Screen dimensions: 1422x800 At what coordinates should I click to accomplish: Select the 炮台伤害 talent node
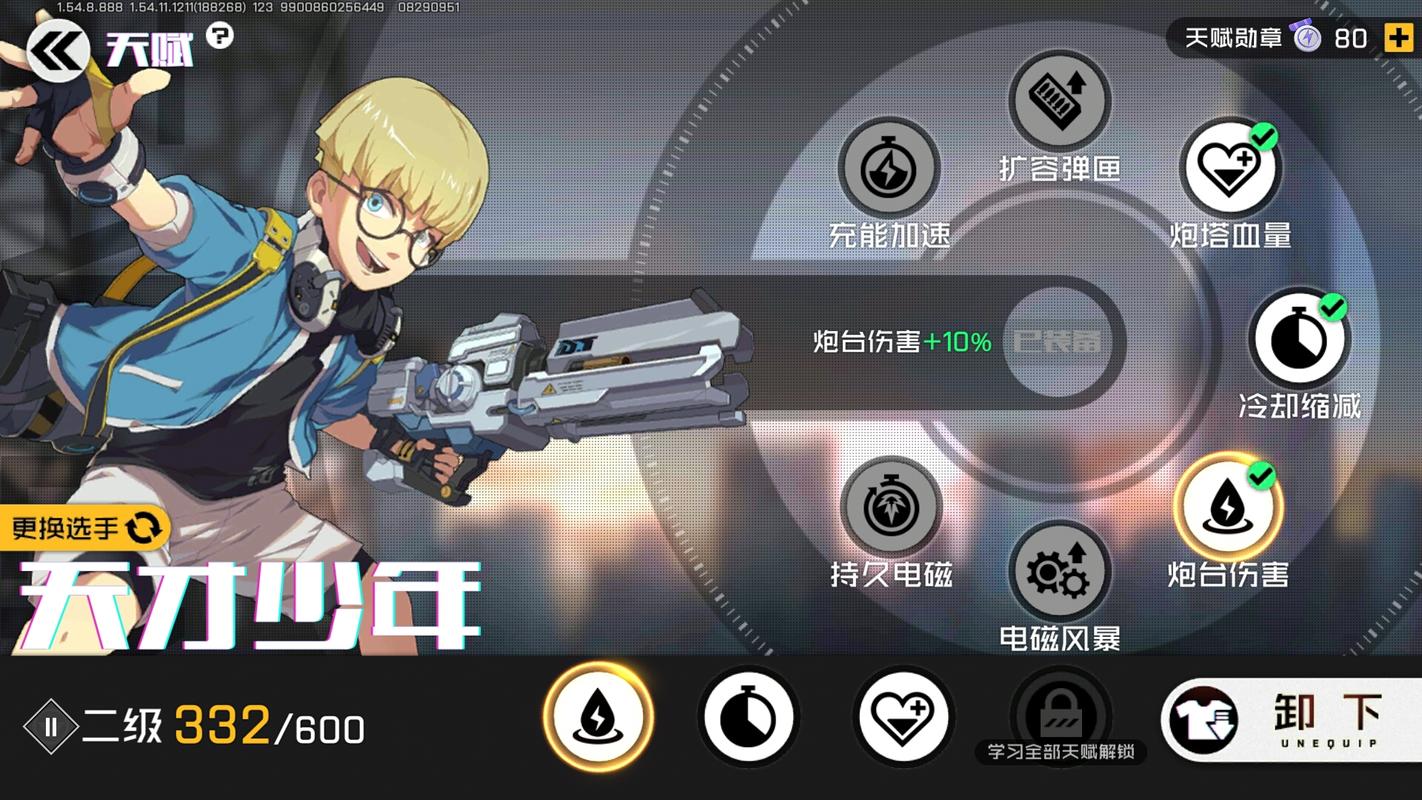point(1228,507)
